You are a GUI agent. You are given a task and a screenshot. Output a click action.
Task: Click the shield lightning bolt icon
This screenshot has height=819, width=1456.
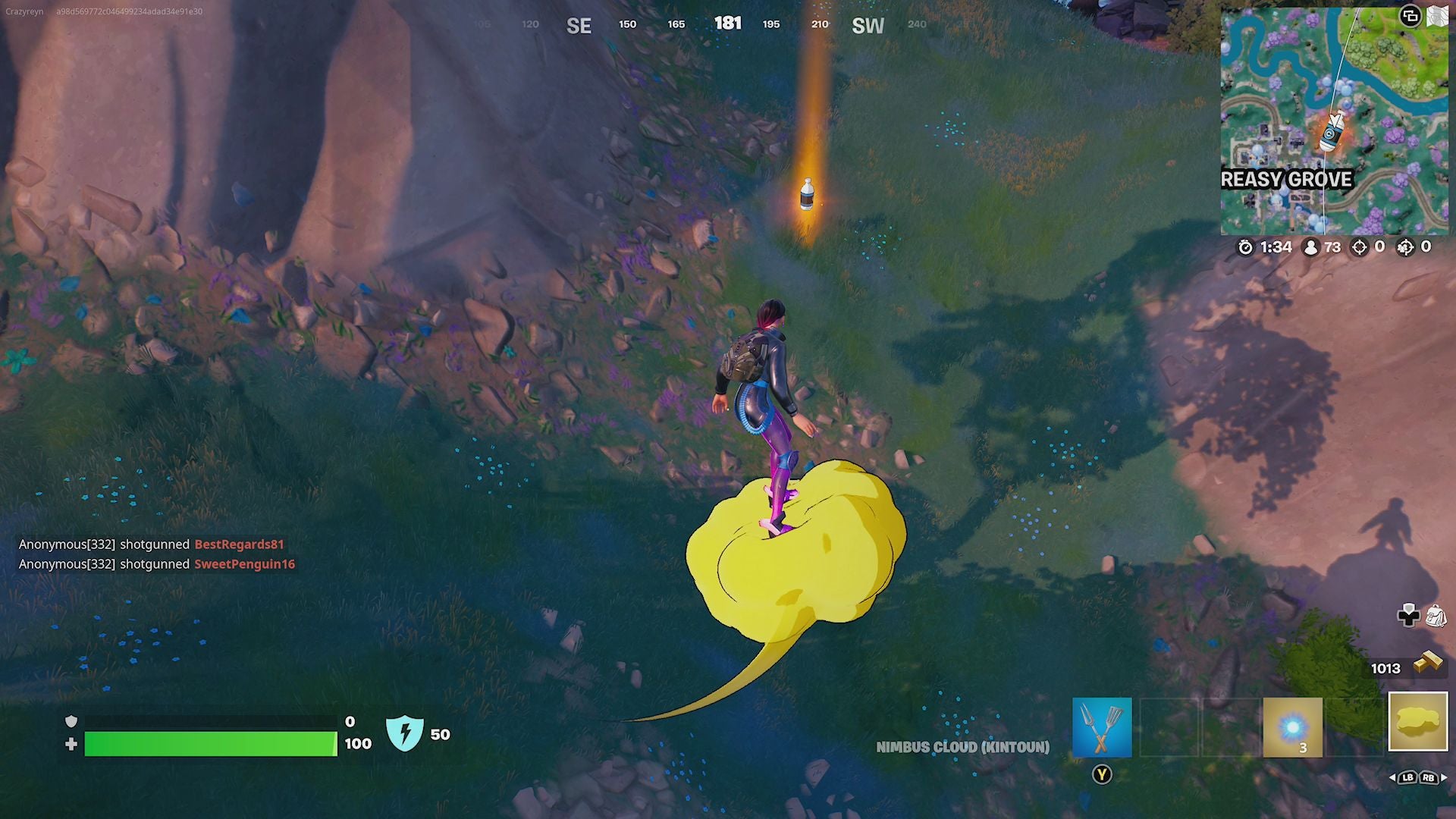coord(407,733)
